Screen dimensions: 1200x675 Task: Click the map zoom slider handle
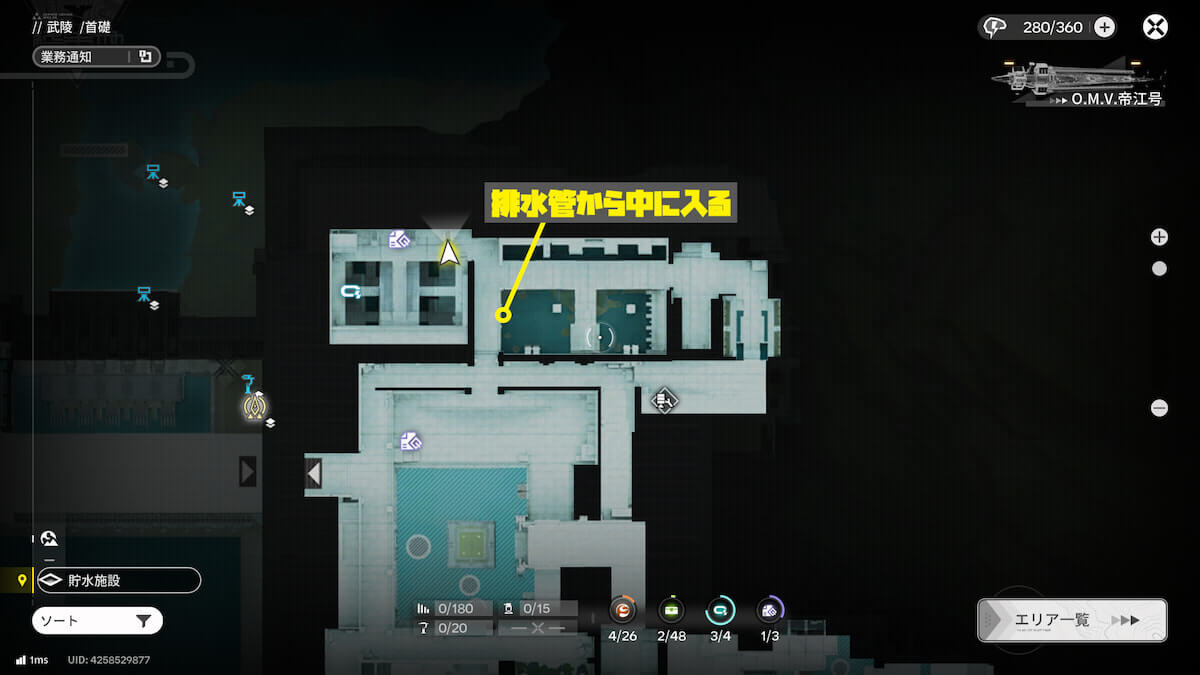pos(1159,268)
